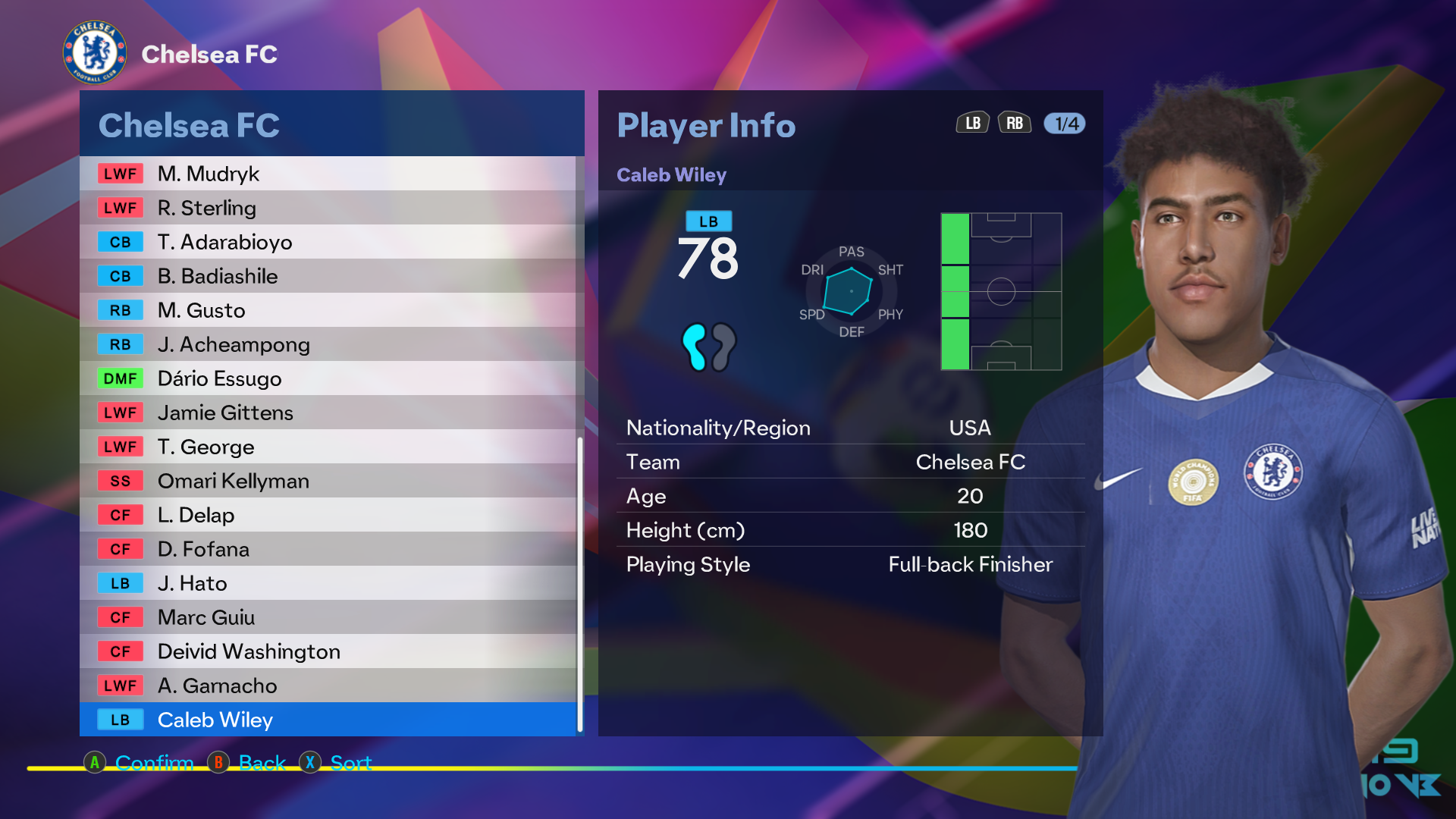This screenshot has width=1456, height=819.
Task: Select M. Mudryk in the squad list
Action: tap(328, 174)
